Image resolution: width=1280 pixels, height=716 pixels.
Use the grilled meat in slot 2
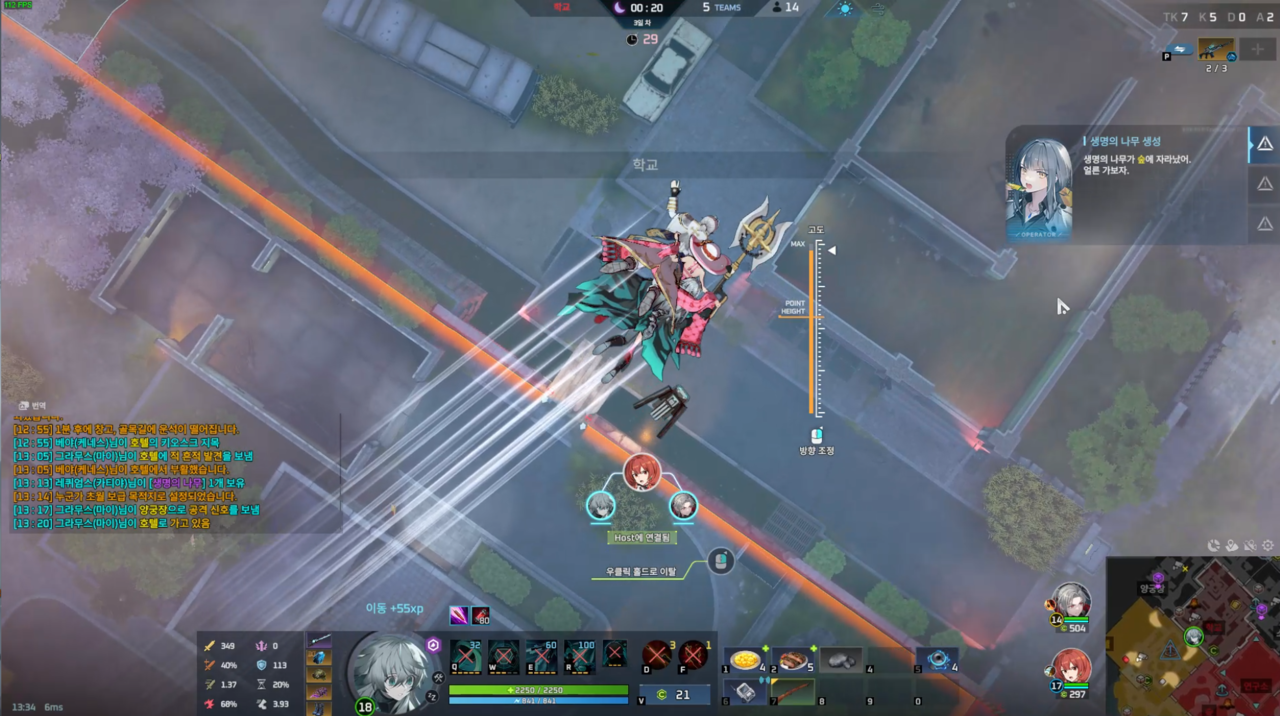coord(792,660)
